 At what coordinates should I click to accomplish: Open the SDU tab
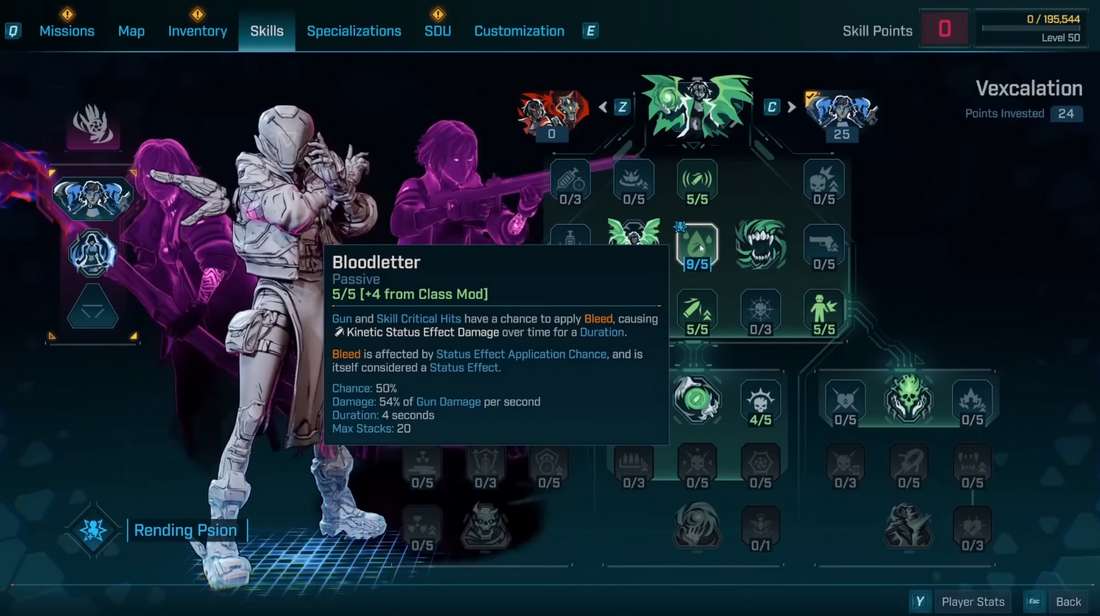[437, 31]
